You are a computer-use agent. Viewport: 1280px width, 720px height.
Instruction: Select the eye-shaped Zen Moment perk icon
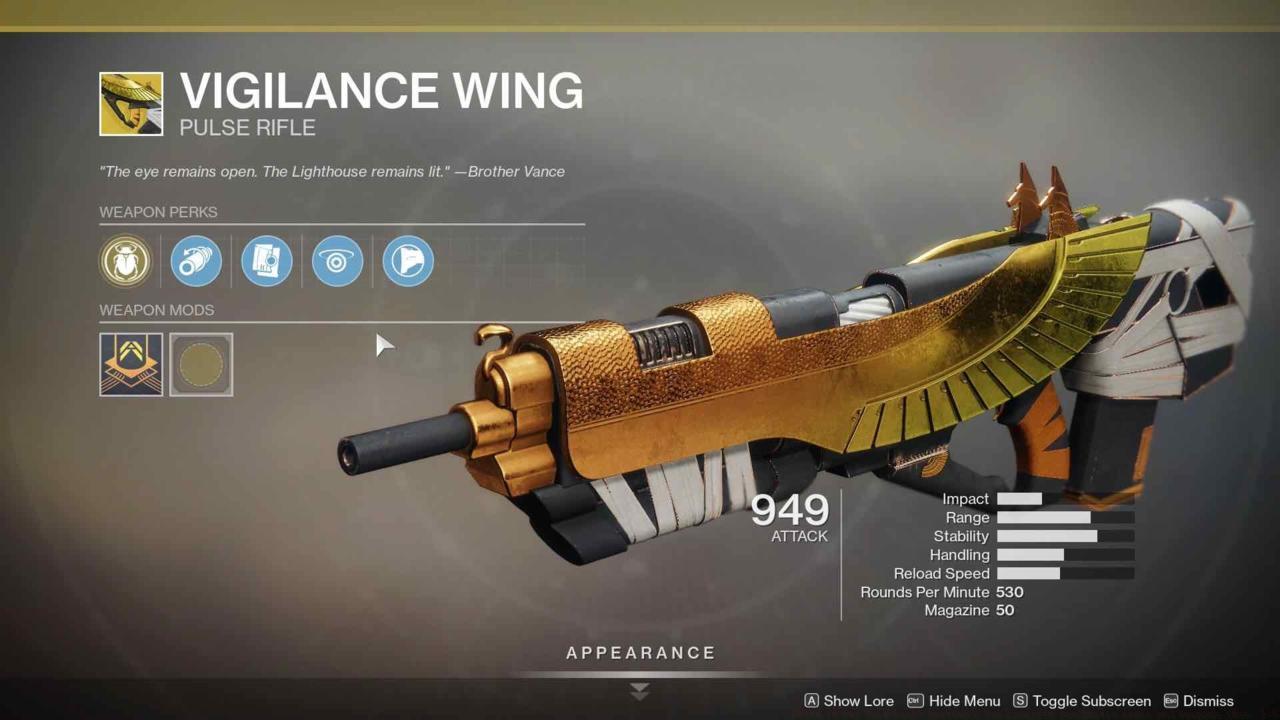coord(336,261)
